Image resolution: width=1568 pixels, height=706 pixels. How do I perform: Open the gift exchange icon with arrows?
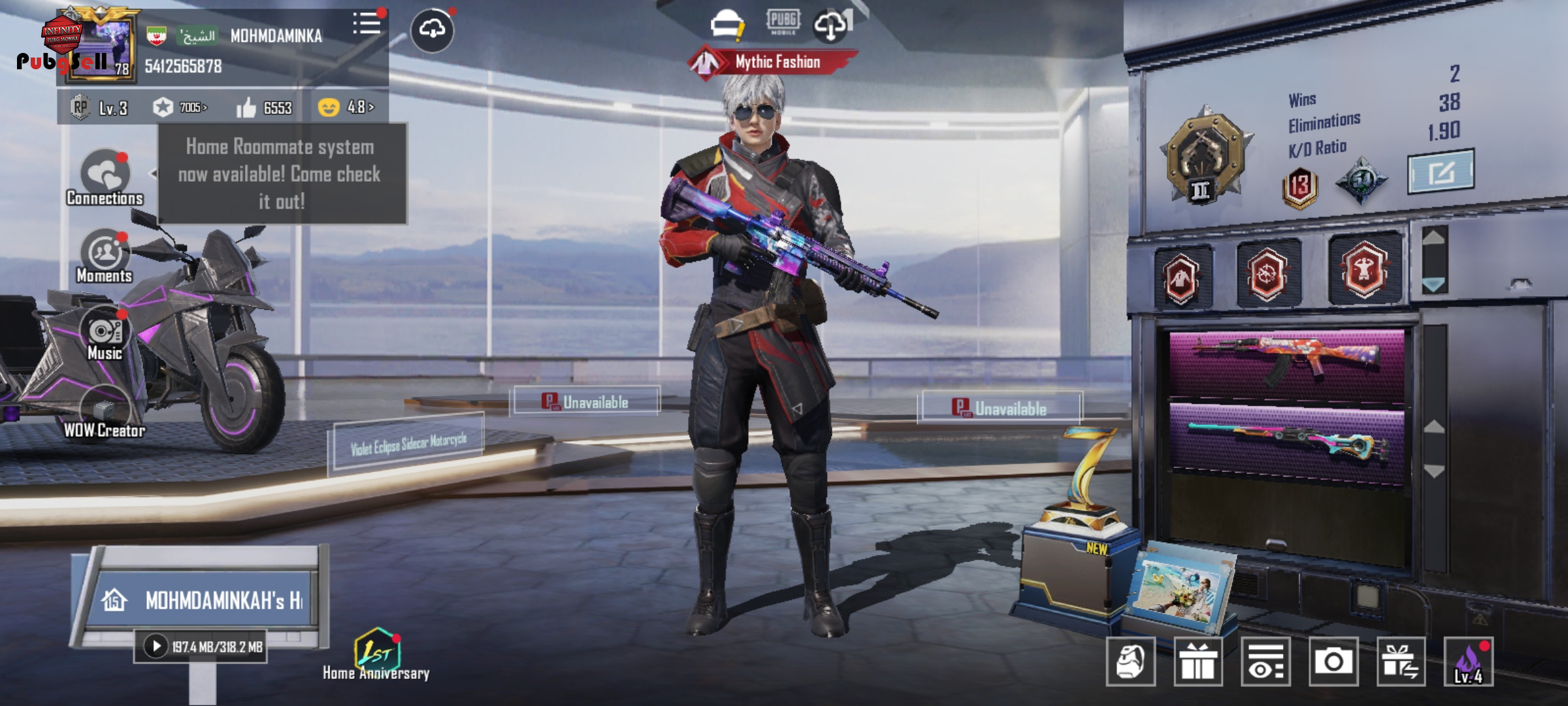click(x=1401, y=662)
